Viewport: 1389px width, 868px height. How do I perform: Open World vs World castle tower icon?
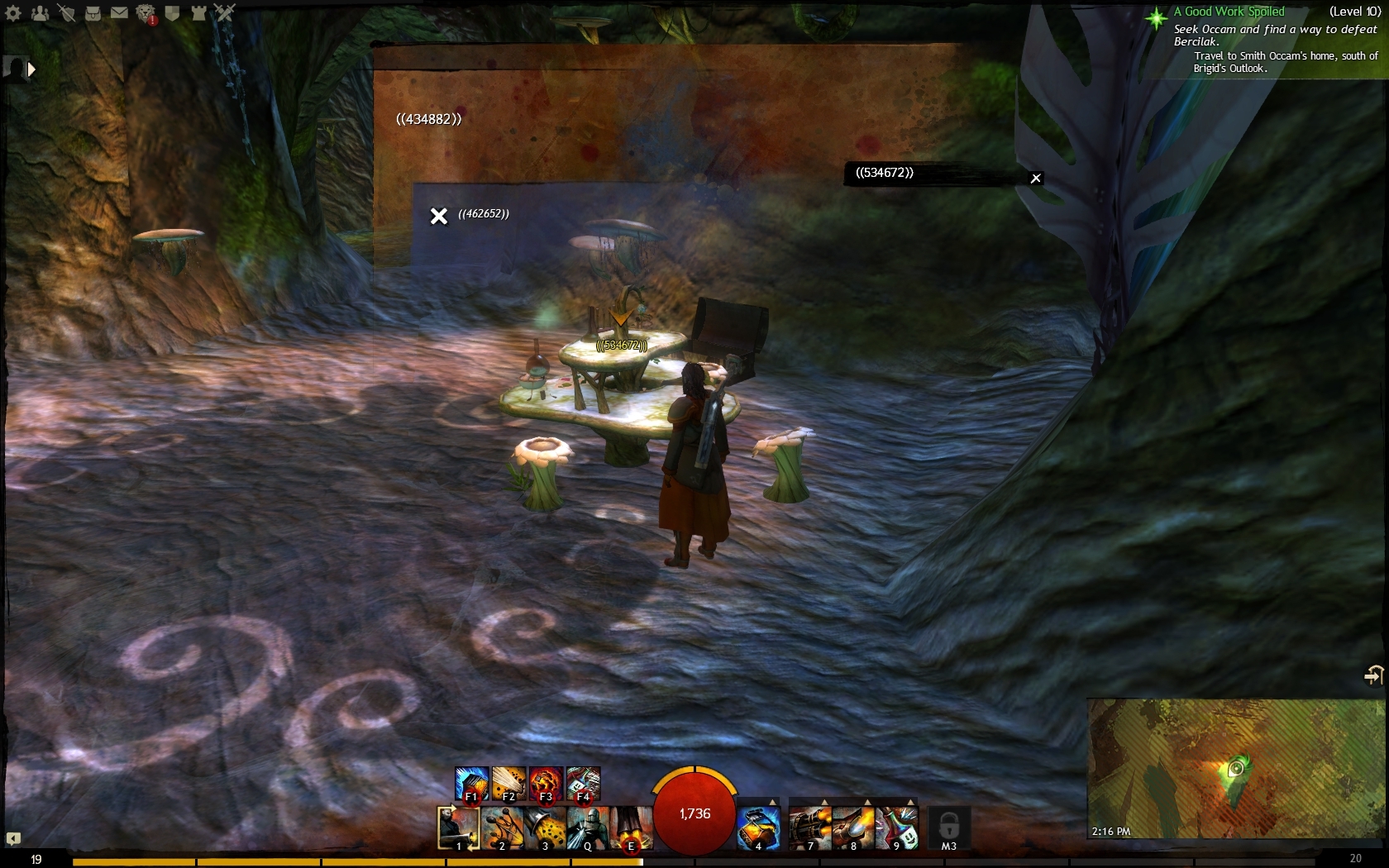[x=198, y=12]
